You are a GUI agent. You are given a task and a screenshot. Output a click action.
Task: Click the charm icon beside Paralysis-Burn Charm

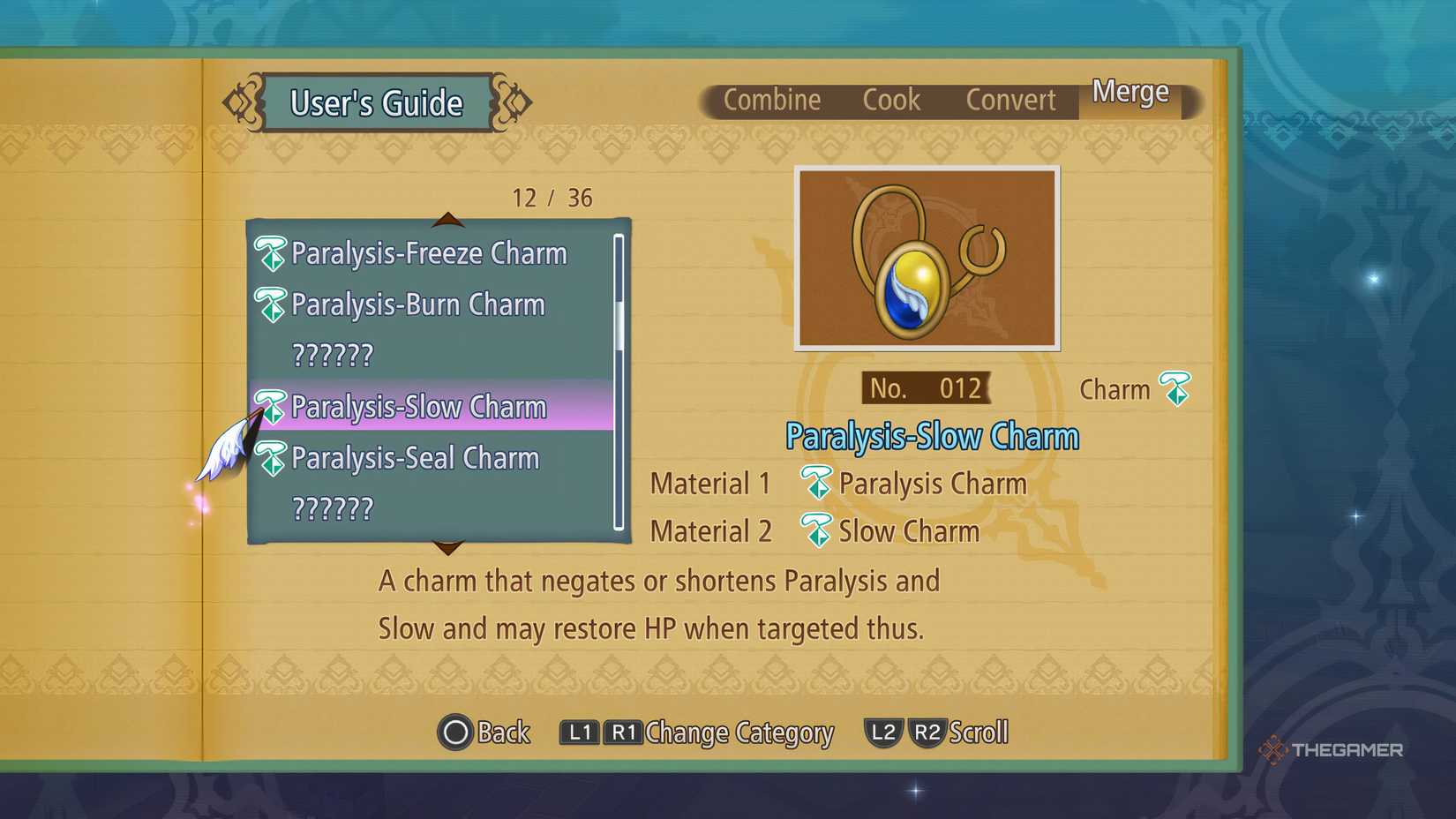tap(271, 304)
